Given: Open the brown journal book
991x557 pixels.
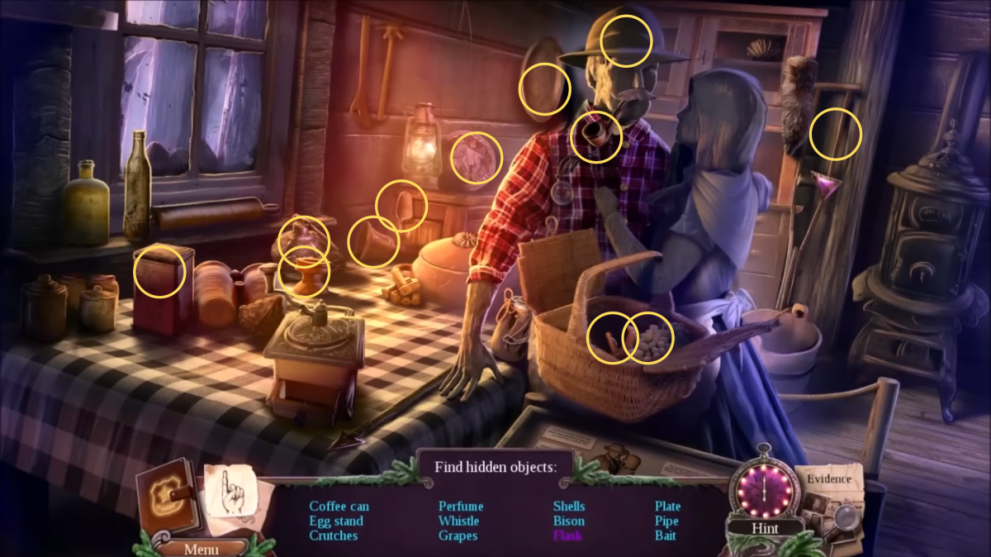Looking at the screenshot, I should [x=166, y=499].
